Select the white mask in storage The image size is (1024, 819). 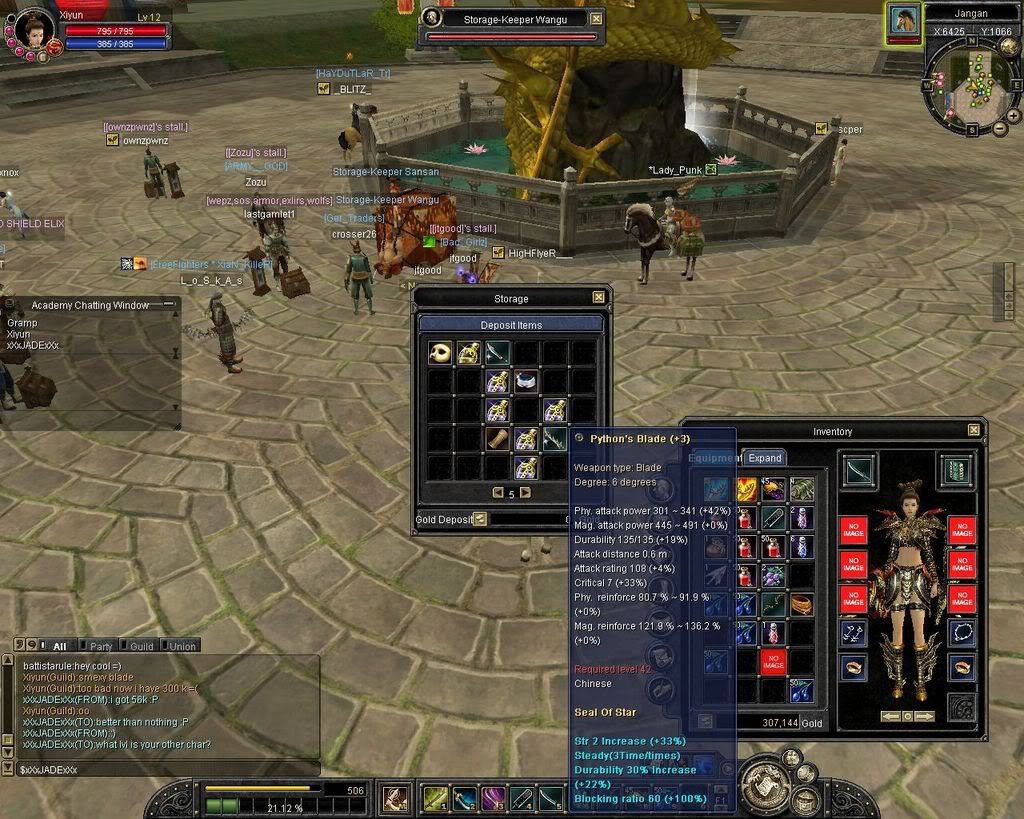(x=440, y=352)
